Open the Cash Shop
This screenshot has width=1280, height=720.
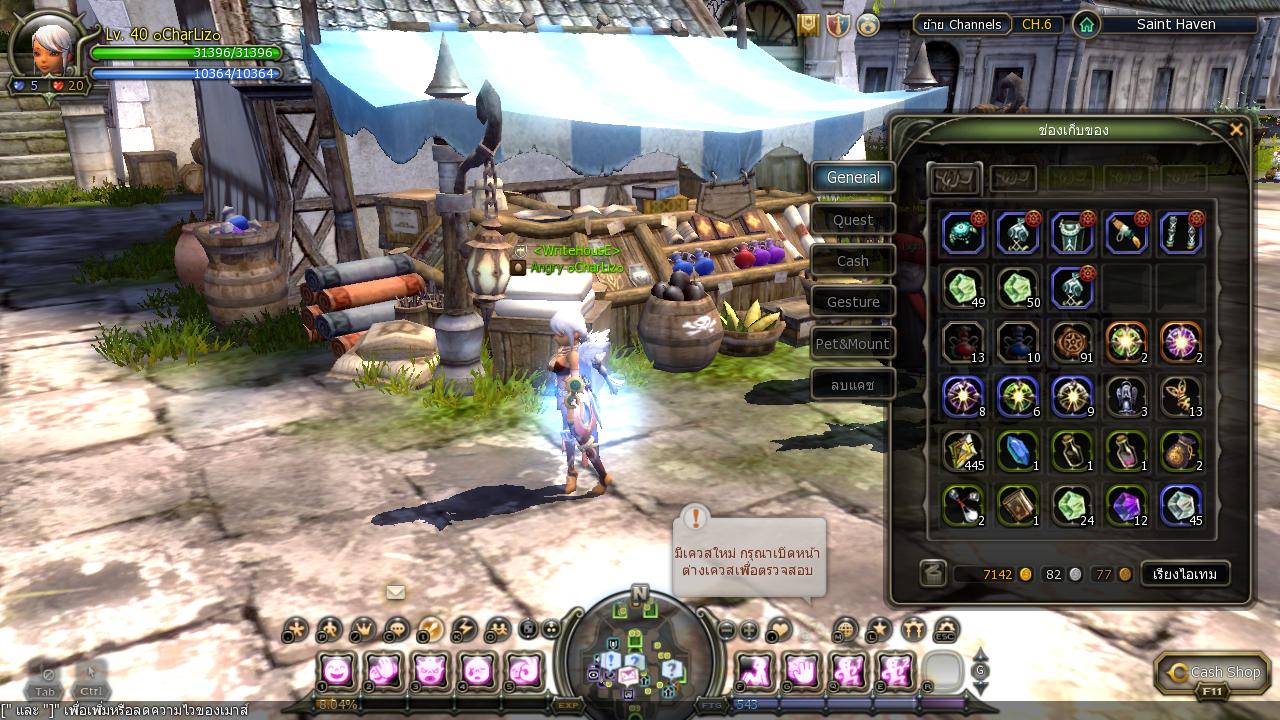click(x=1213, y=673)
